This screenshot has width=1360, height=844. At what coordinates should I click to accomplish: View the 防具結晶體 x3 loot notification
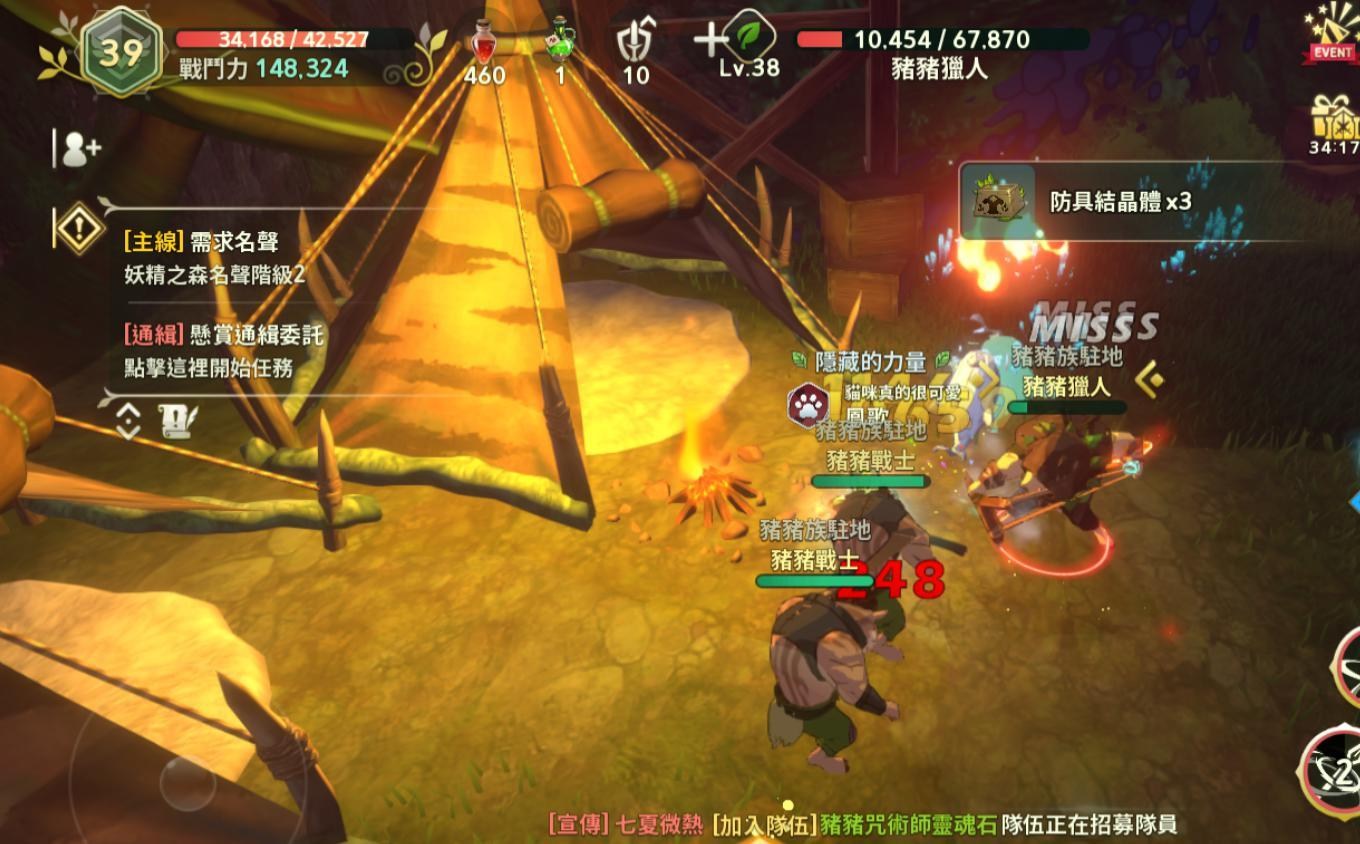(x=1120, y=201)
